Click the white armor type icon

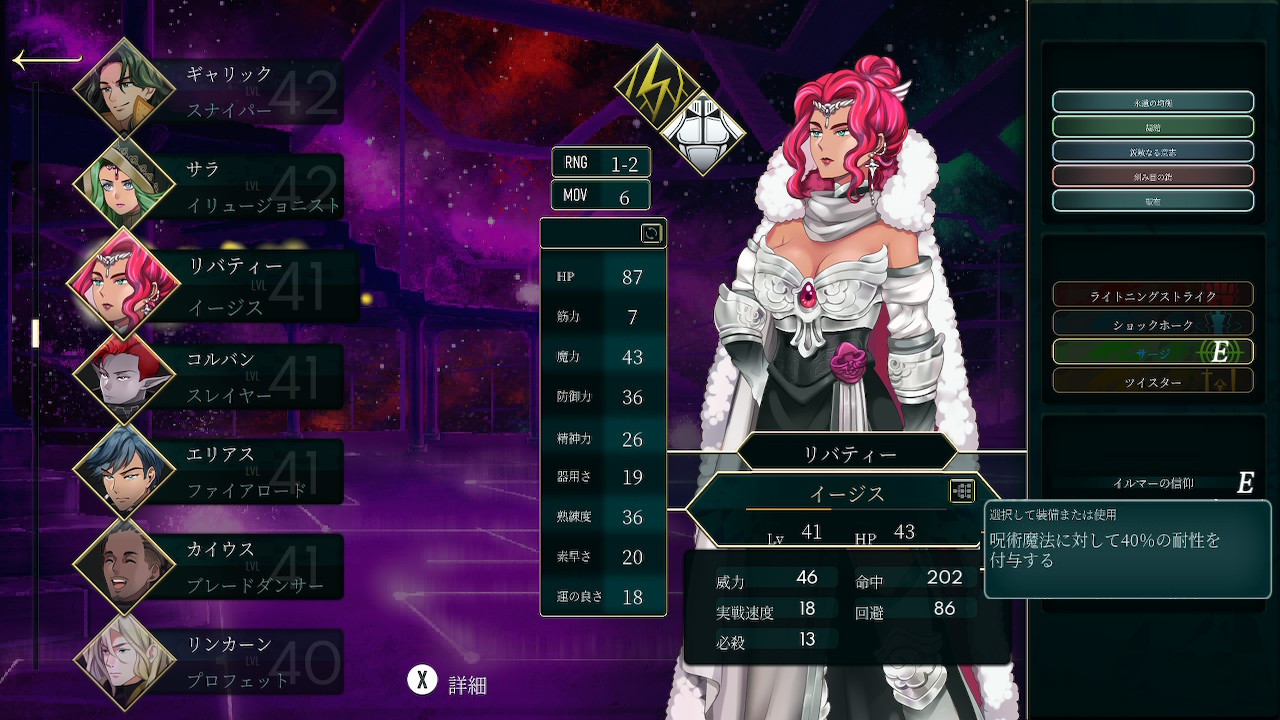pyautogui.click(x=704, y=132)
